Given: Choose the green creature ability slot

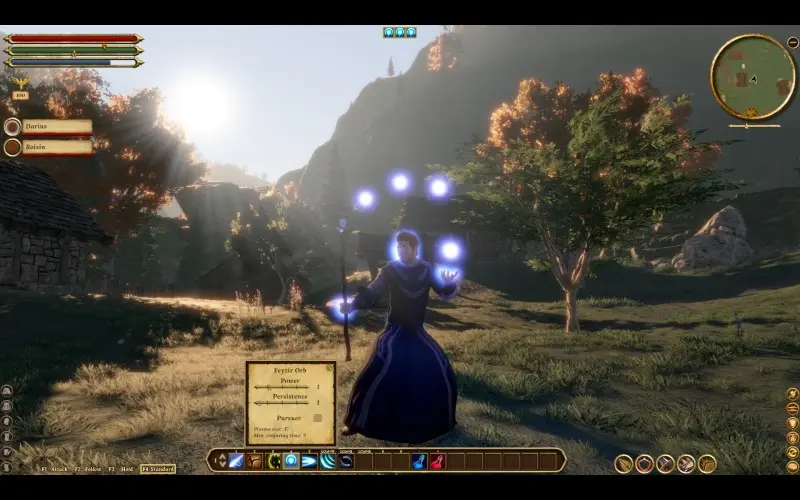Looking at the screenshot, I should click(x=273, y=461).
